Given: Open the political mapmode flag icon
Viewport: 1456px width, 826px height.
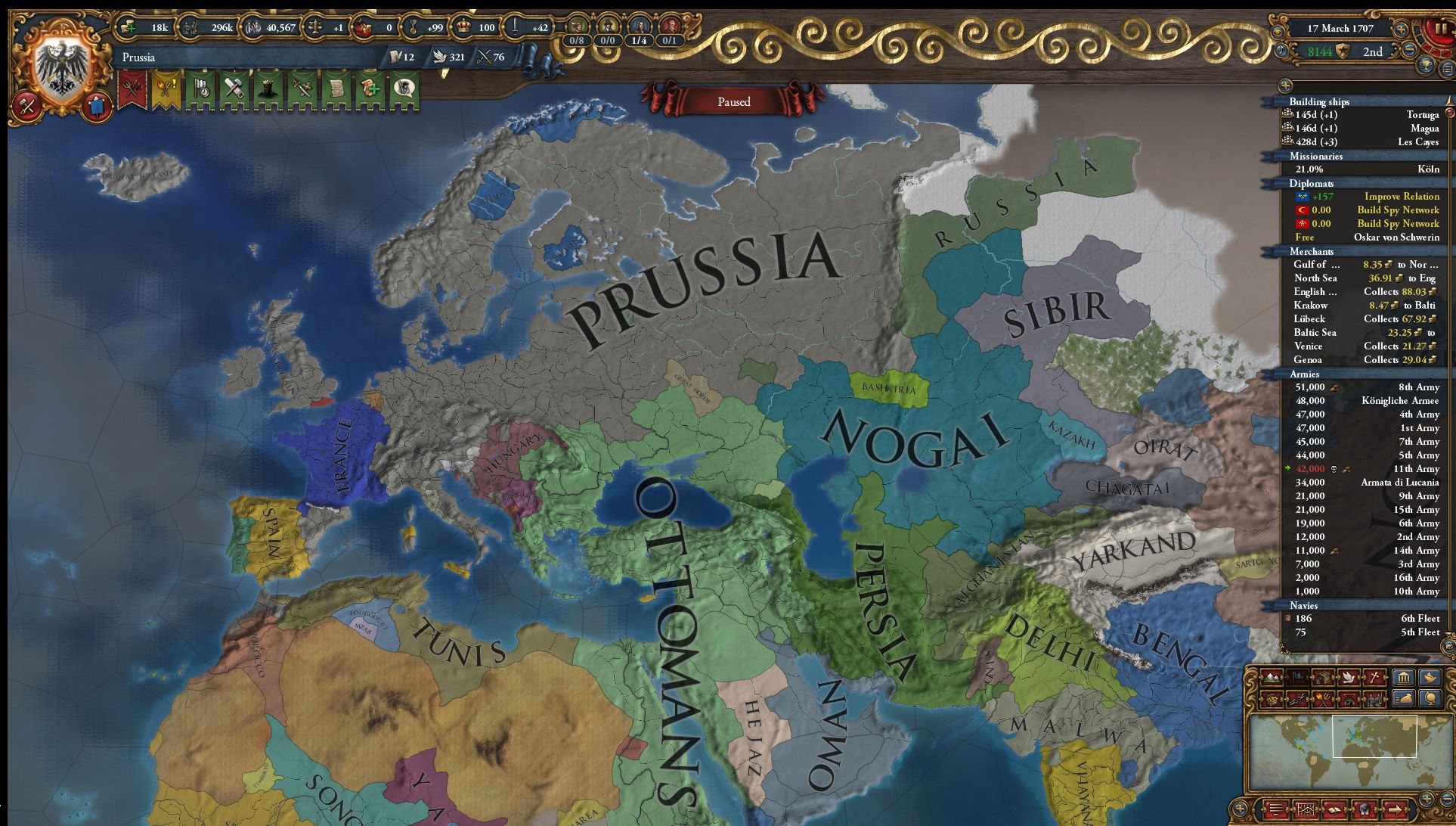Looking at the screenshot, I should [x=1299, y=678].
